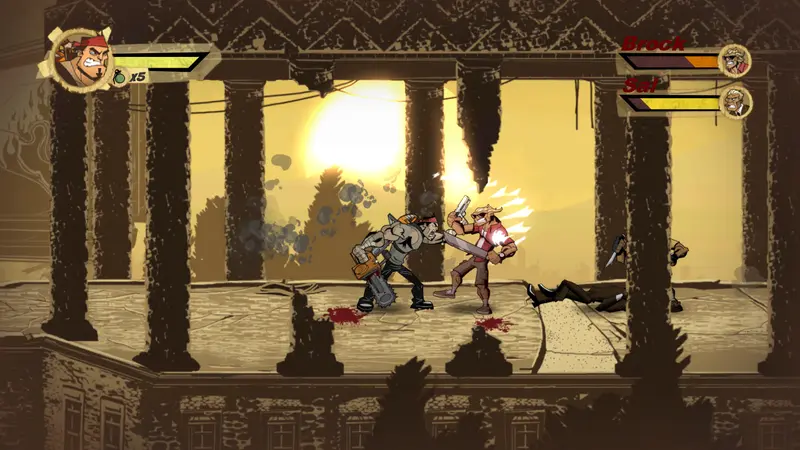Select the grenade icon
This screenshot has height=450, width=800.
pos(120,77)
